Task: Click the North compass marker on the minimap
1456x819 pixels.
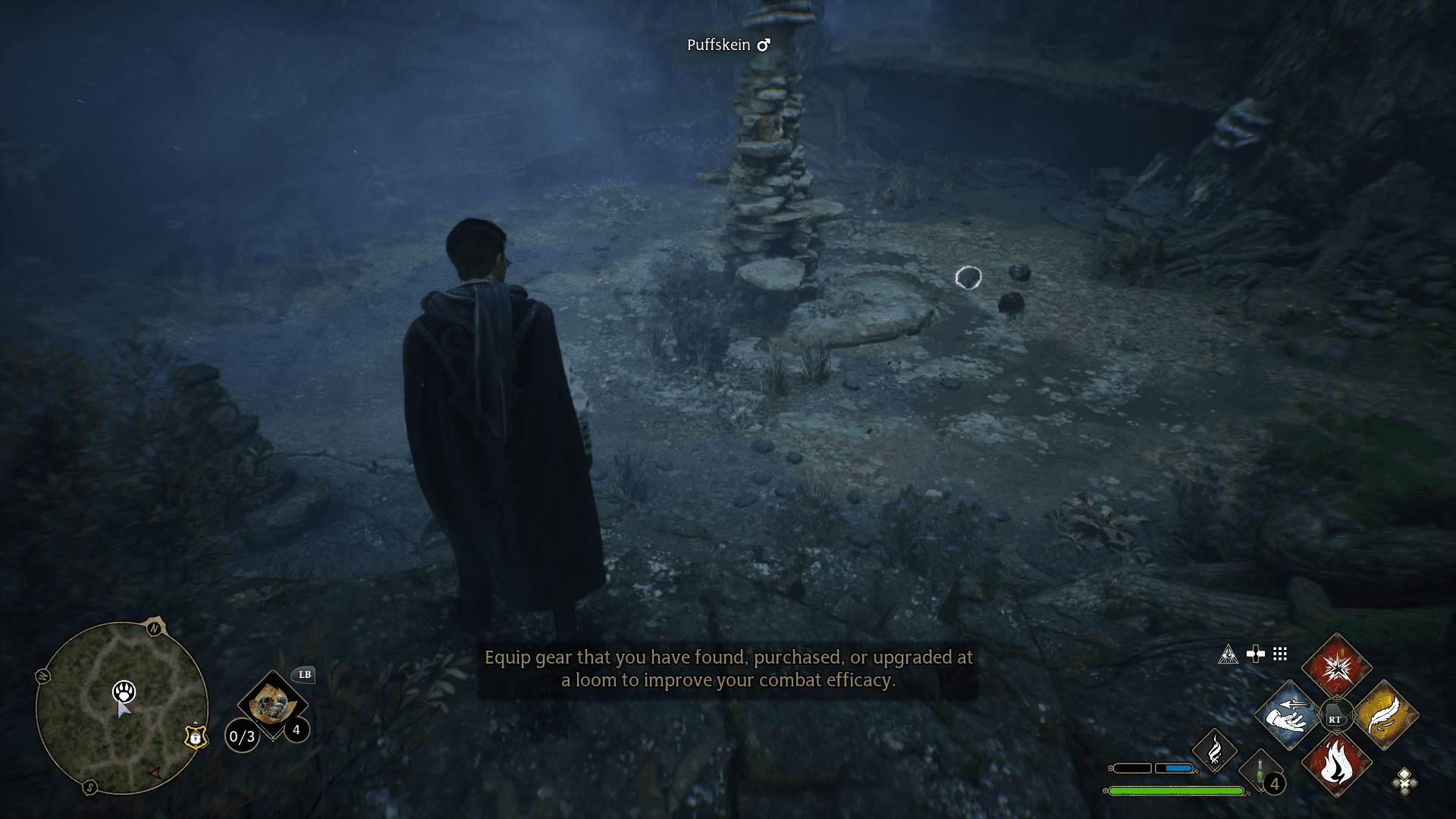Action: (x=153, y=628)
